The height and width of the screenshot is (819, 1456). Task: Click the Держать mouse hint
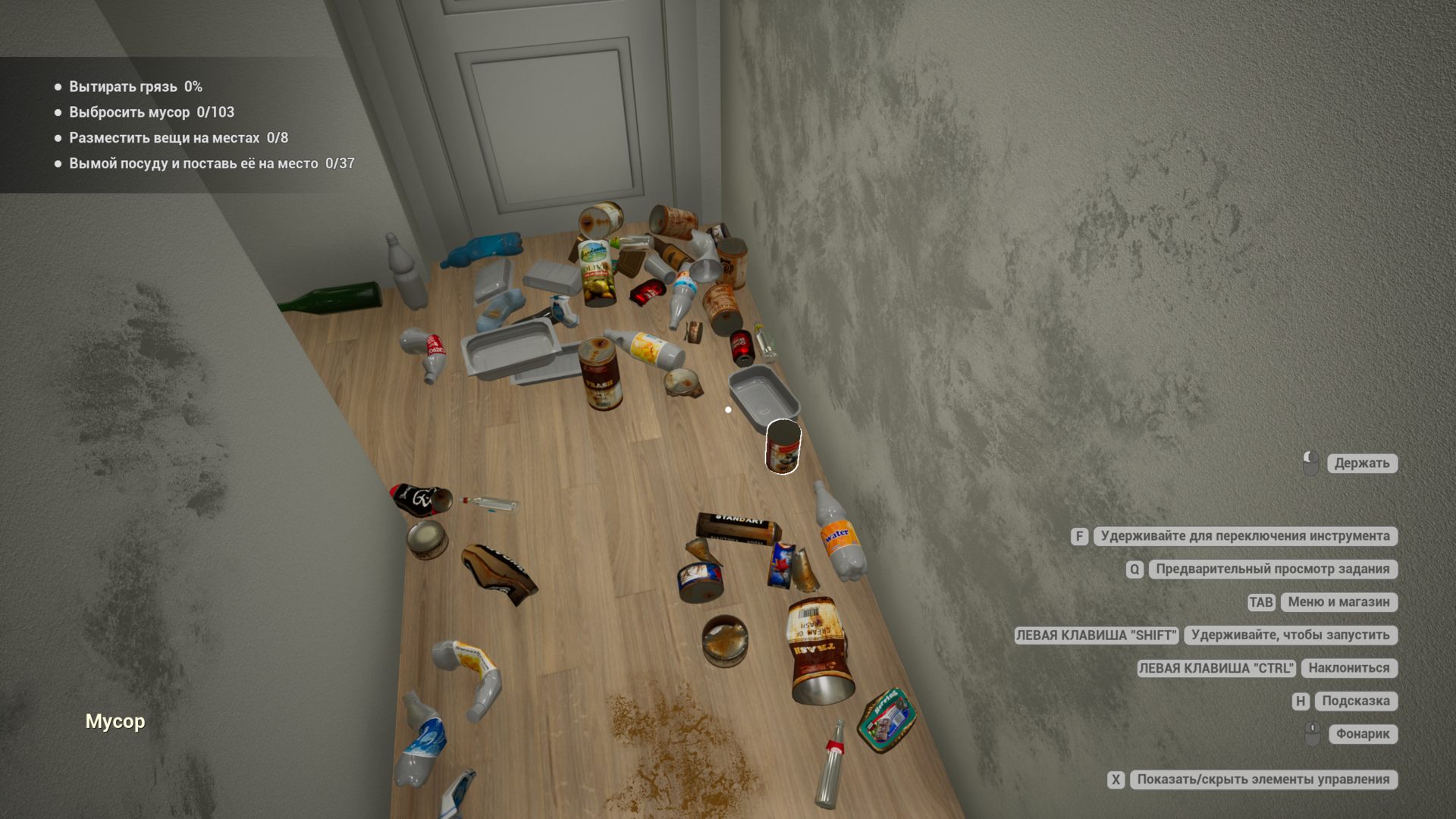(1362, 463)
